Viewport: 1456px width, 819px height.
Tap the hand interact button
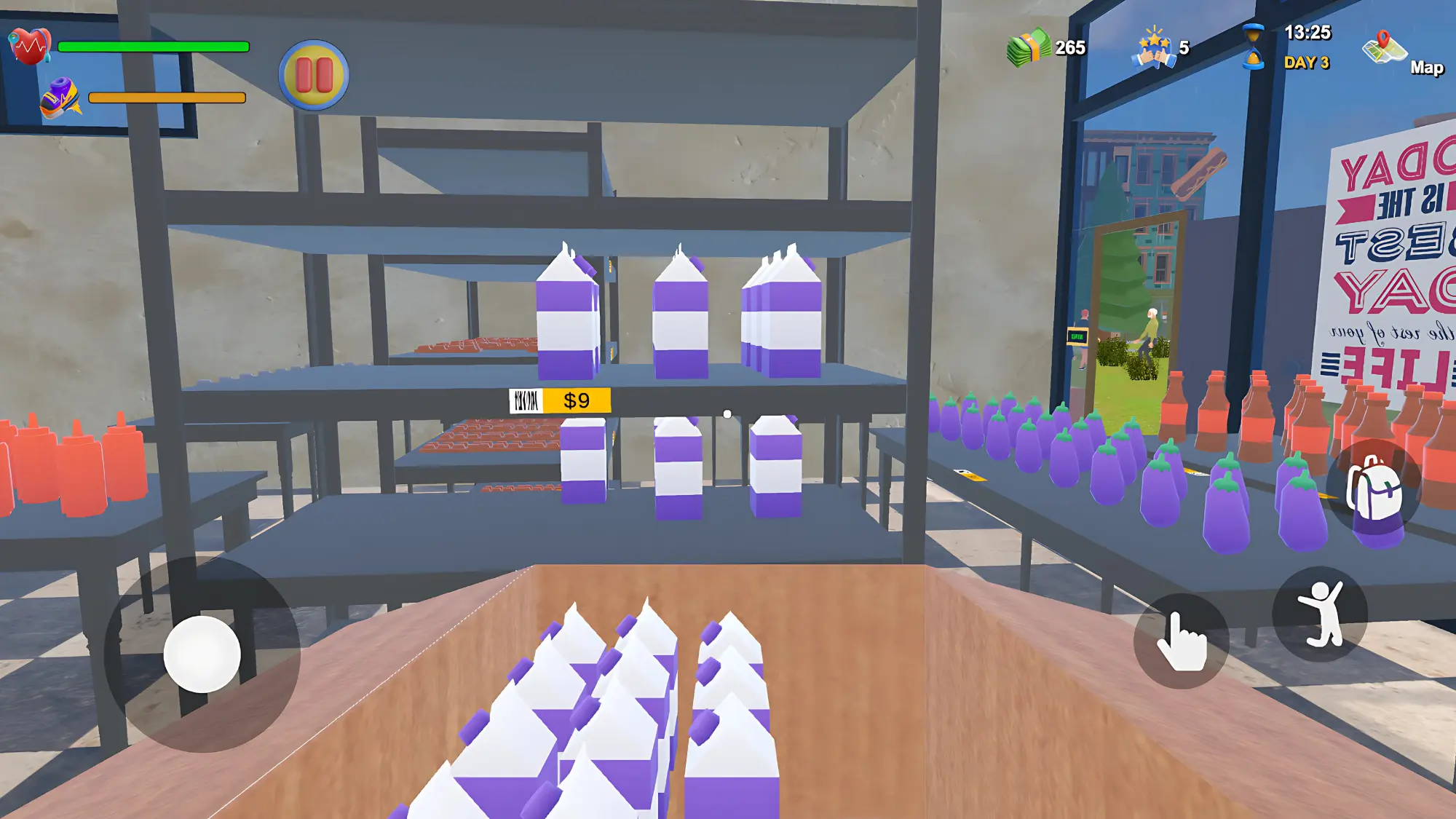[1181, 641]
